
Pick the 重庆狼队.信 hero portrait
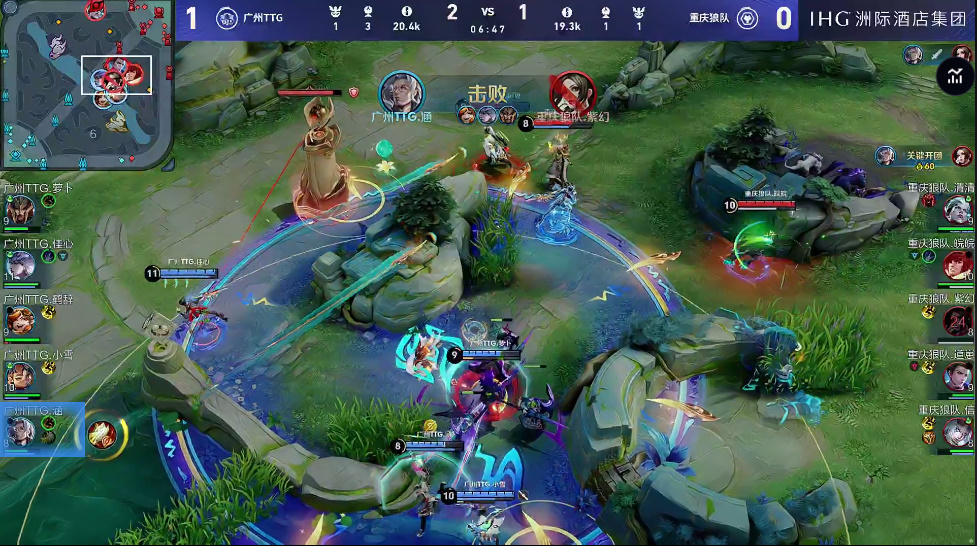click(x=958, y=432)
